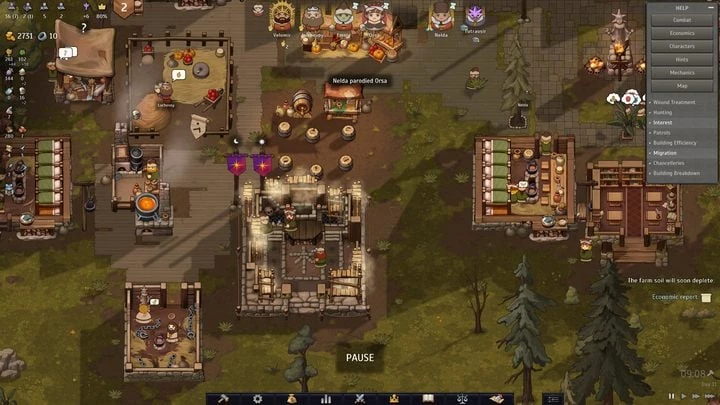Open the book journal in bottom toolbar

click(x=428, y=398)
